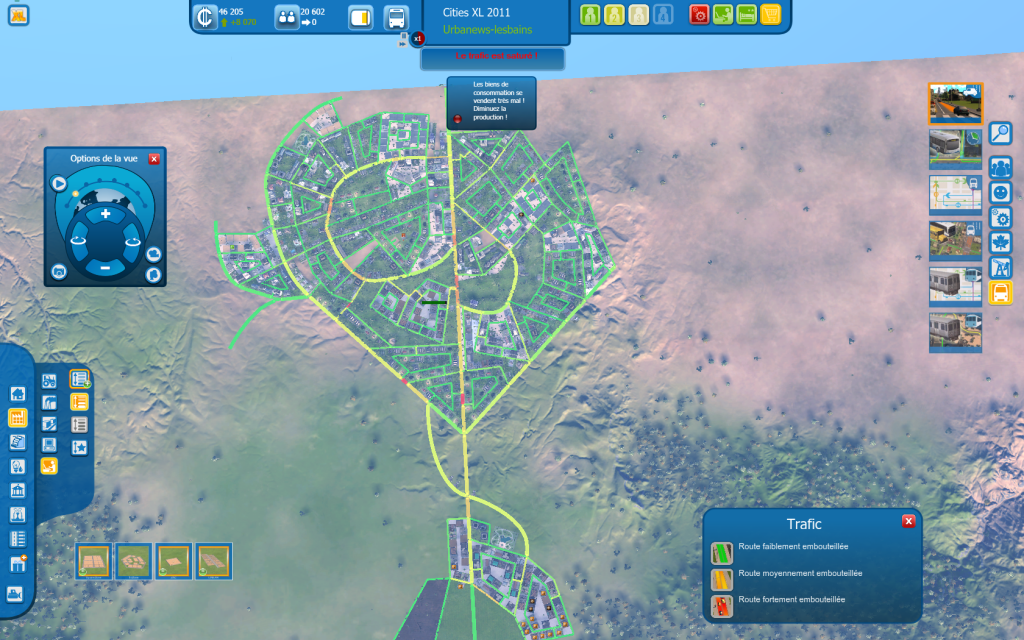The width and height of the screenshot is (1024, 640).
Task: Click the view panel's play button
Action: pos(59,183)
